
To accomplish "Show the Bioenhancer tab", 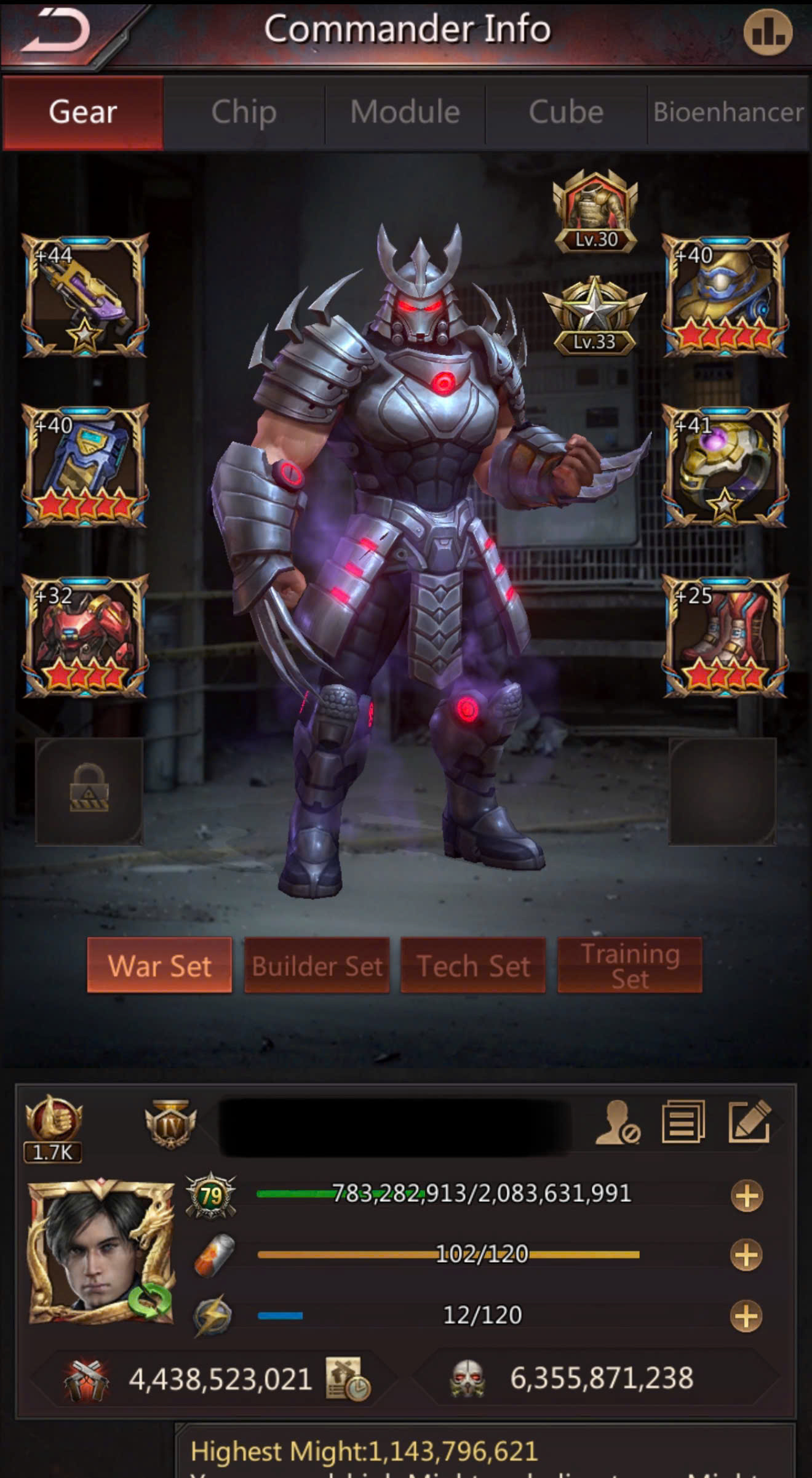I will pos(728,113).
